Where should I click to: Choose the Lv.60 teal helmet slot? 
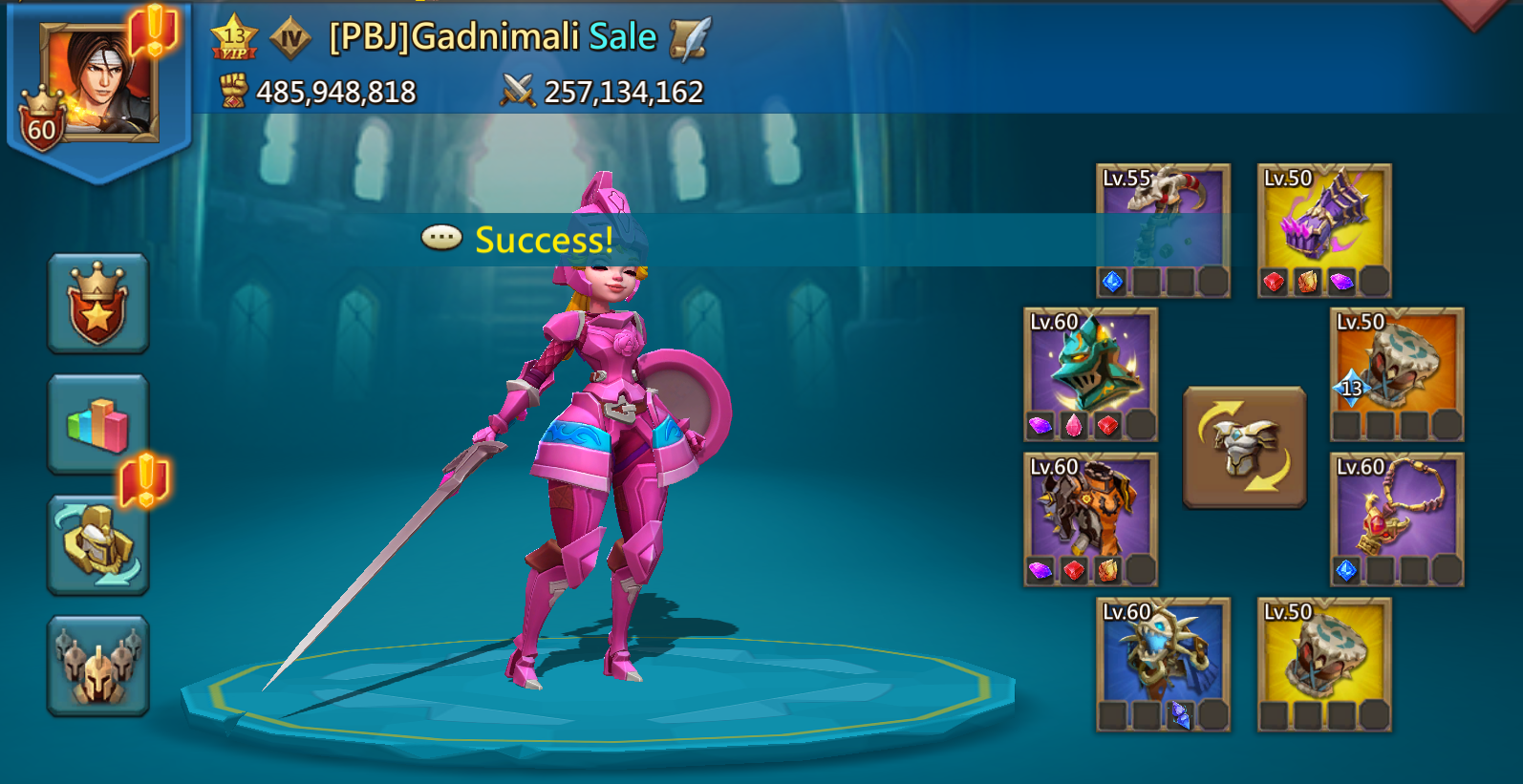tap(1090, 374)
